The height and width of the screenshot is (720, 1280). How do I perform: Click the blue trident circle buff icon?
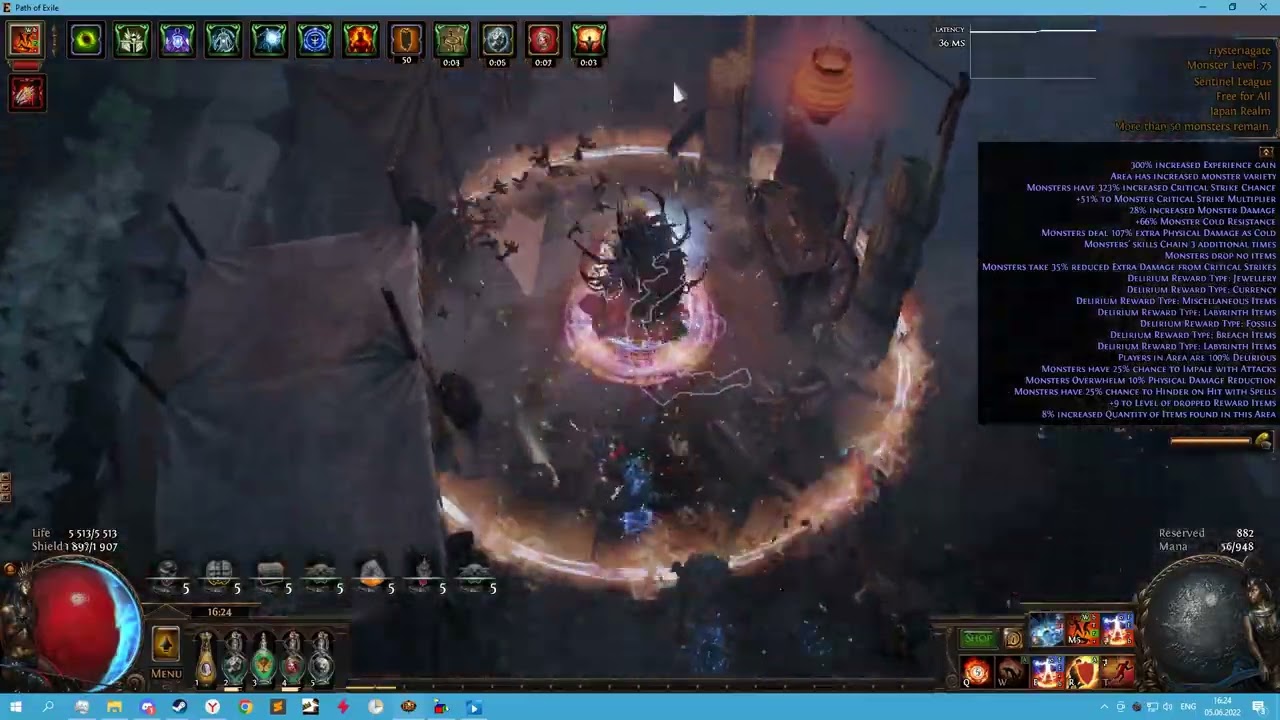coord(314,40)
